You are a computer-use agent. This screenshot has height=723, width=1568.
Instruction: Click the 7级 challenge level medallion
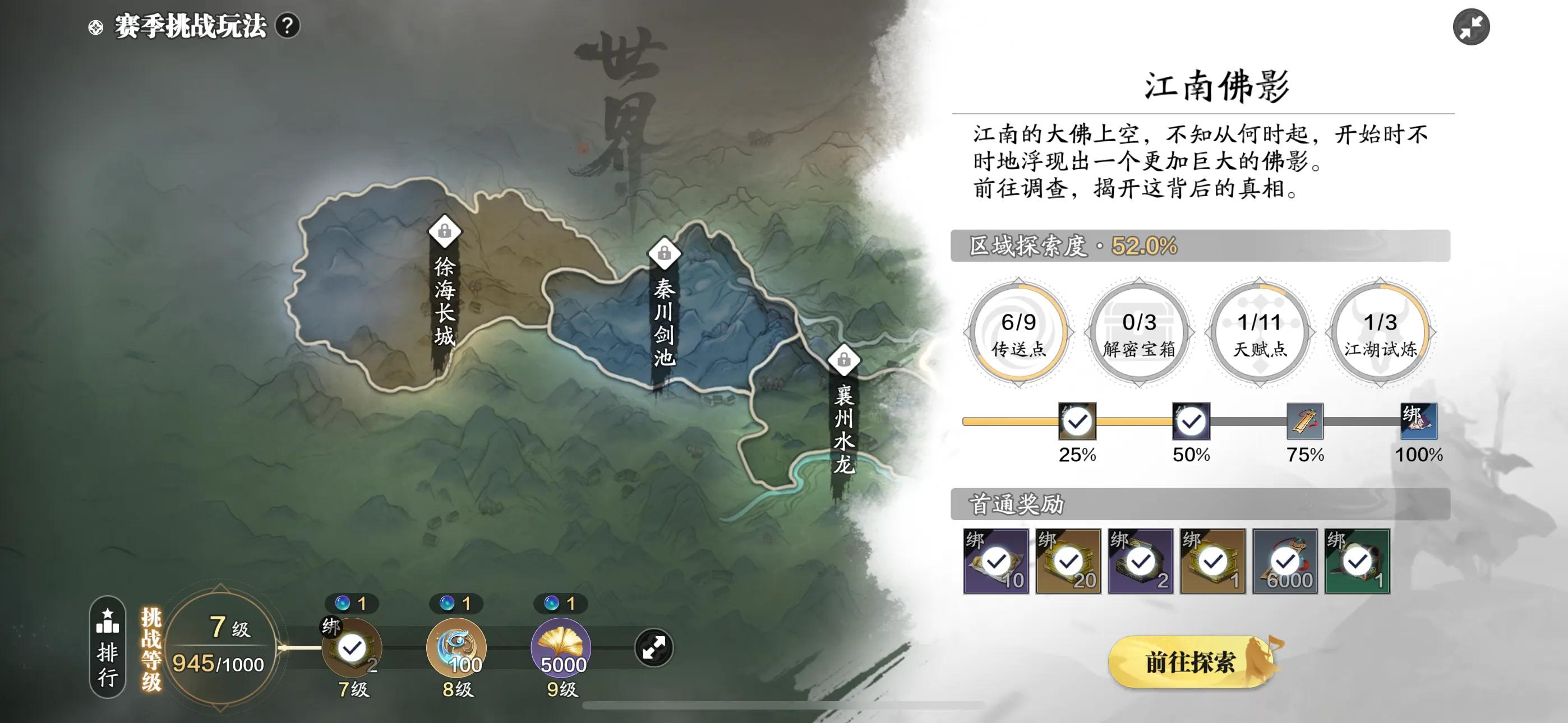[220, 646]
